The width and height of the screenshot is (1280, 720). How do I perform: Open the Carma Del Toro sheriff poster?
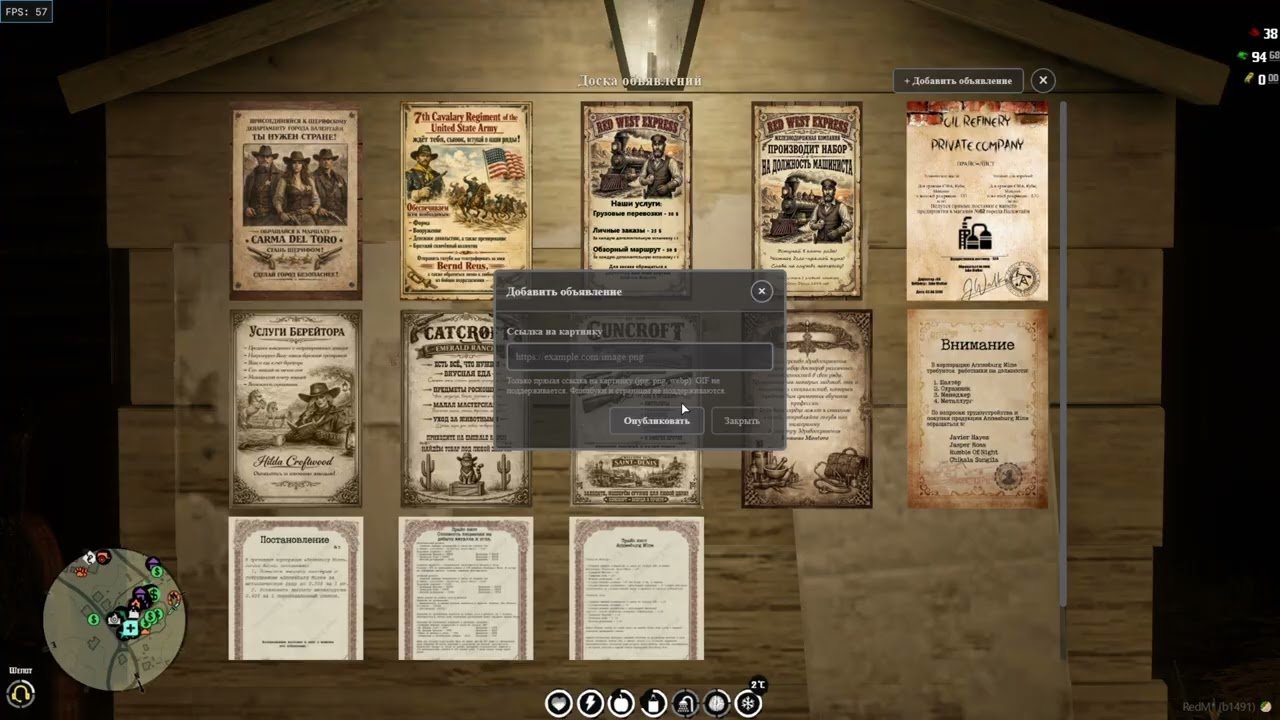coord(296,200)
